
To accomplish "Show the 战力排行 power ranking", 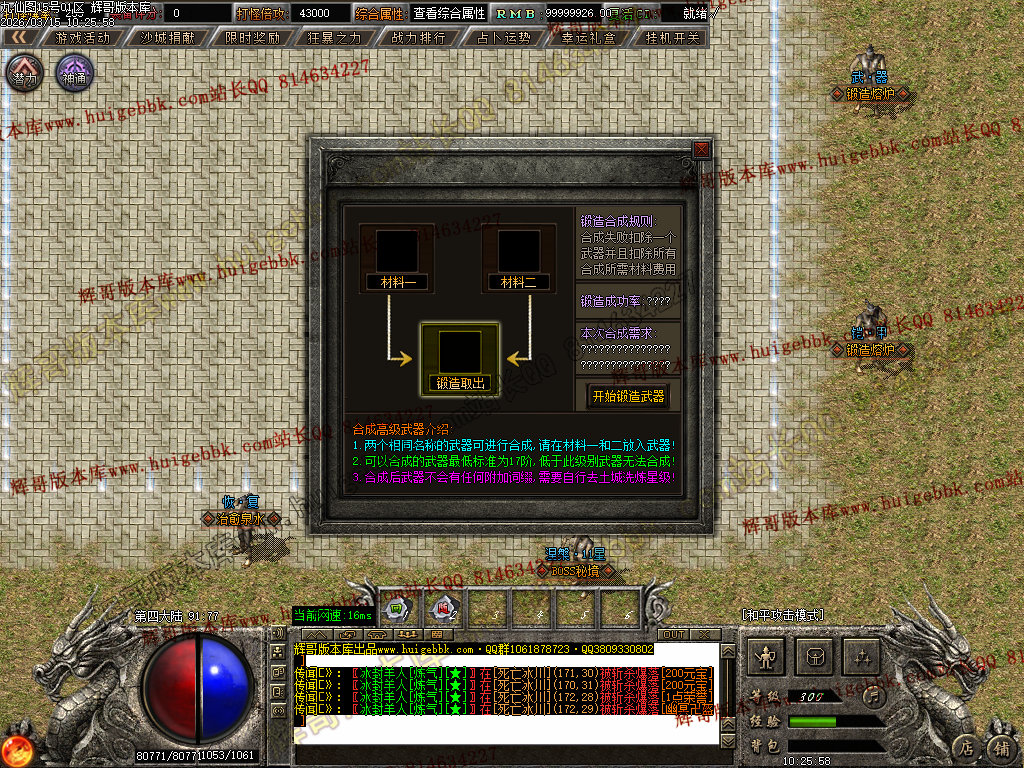I will tap(419, 37).
